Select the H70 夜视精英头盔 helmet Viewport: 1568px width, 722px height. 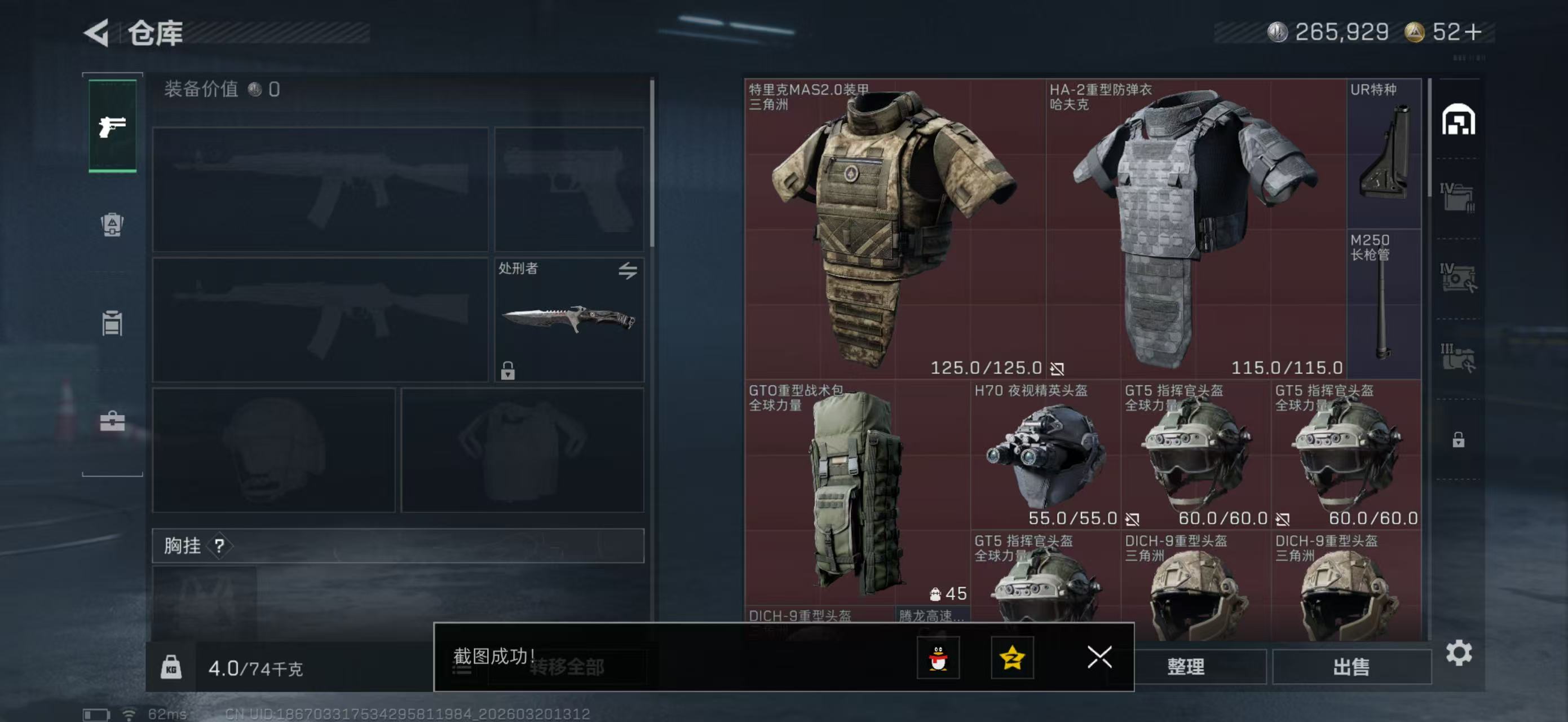coord(1045,454)
